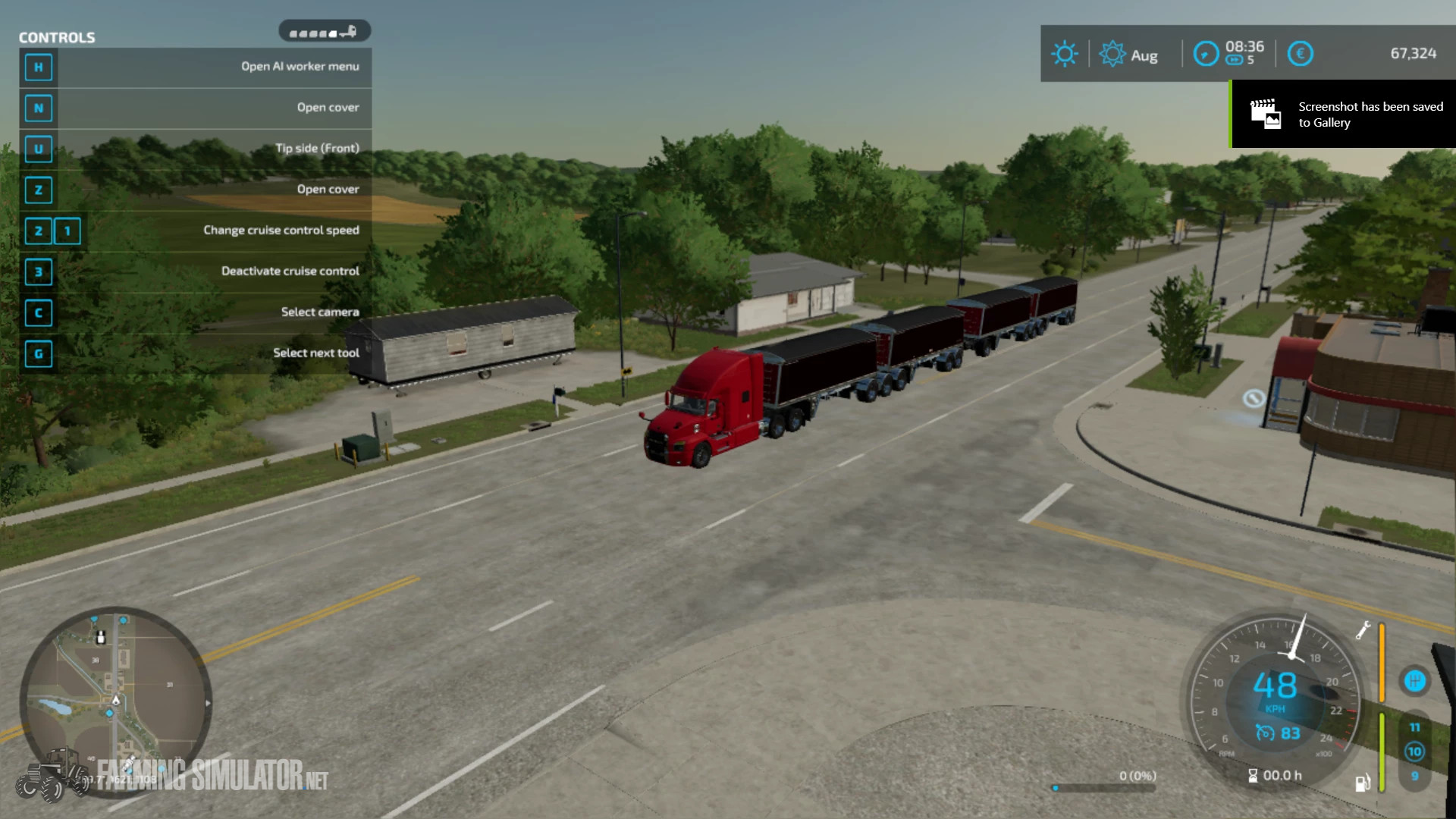Click the gear shift icon near the speedometer

(1415, 681)
